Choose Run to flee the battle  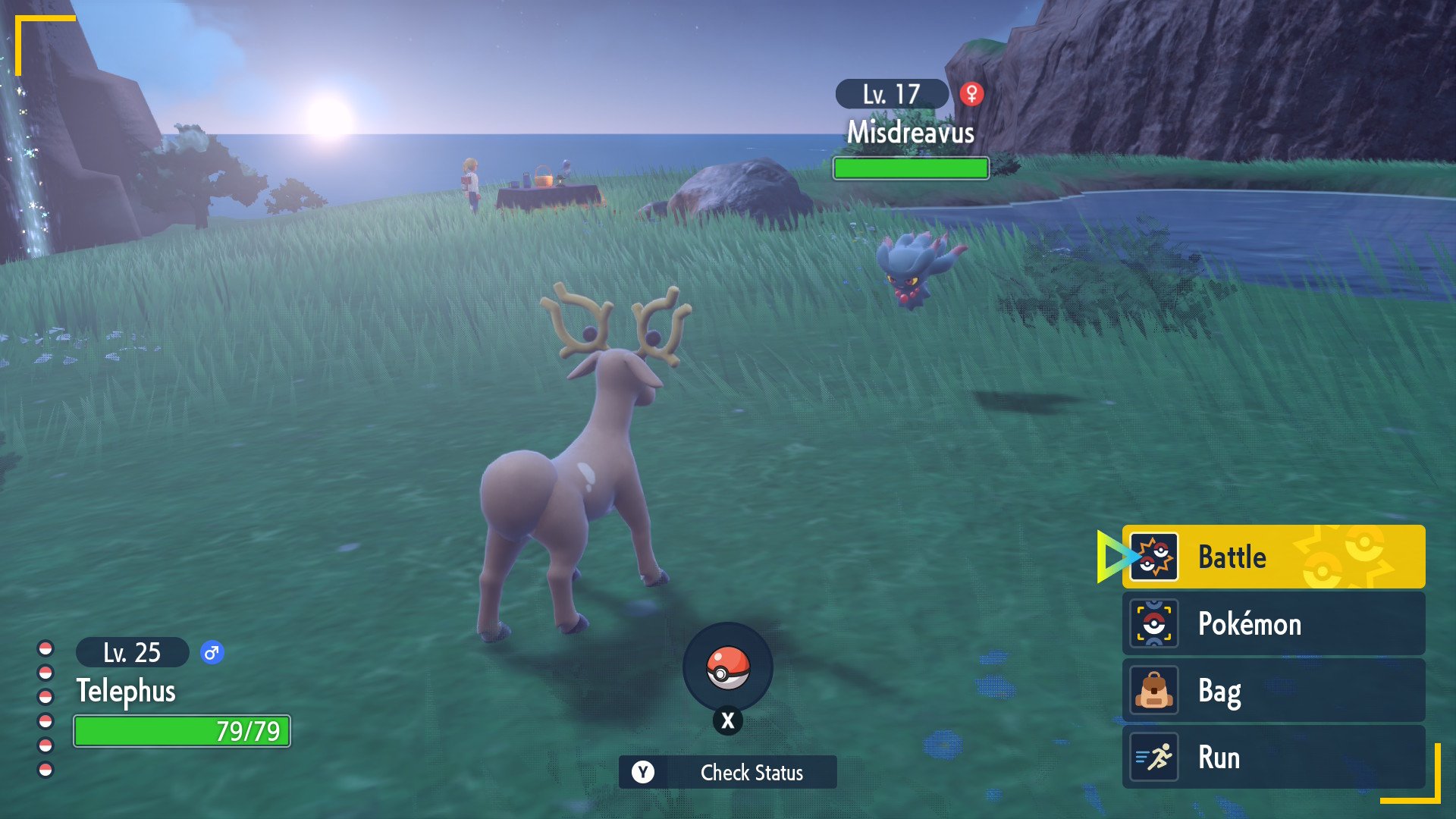1272,757
